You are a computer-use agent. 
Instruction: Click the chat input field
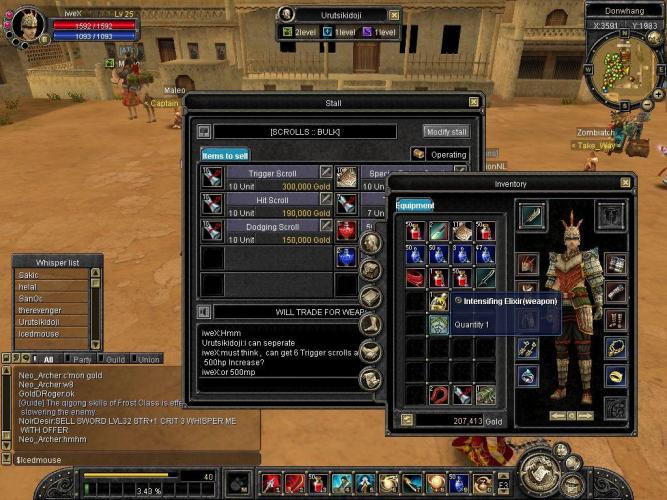tap(130, 459)
